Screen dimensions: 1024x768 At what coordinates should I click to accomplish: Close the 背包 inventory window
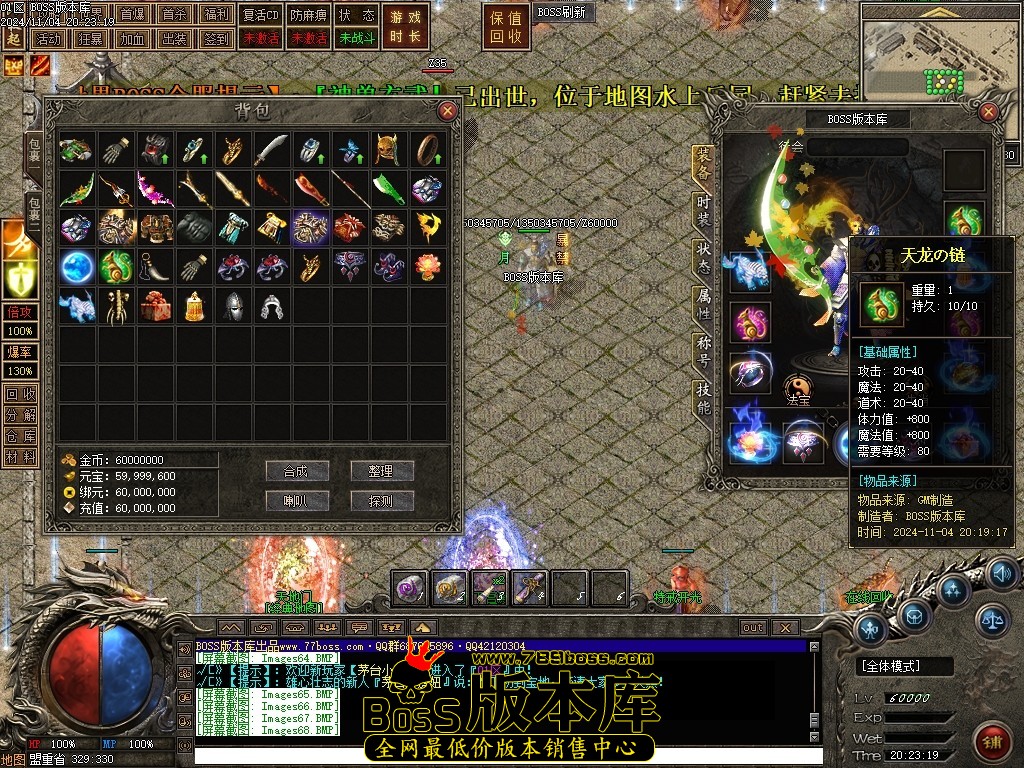[x=447, y=111]
